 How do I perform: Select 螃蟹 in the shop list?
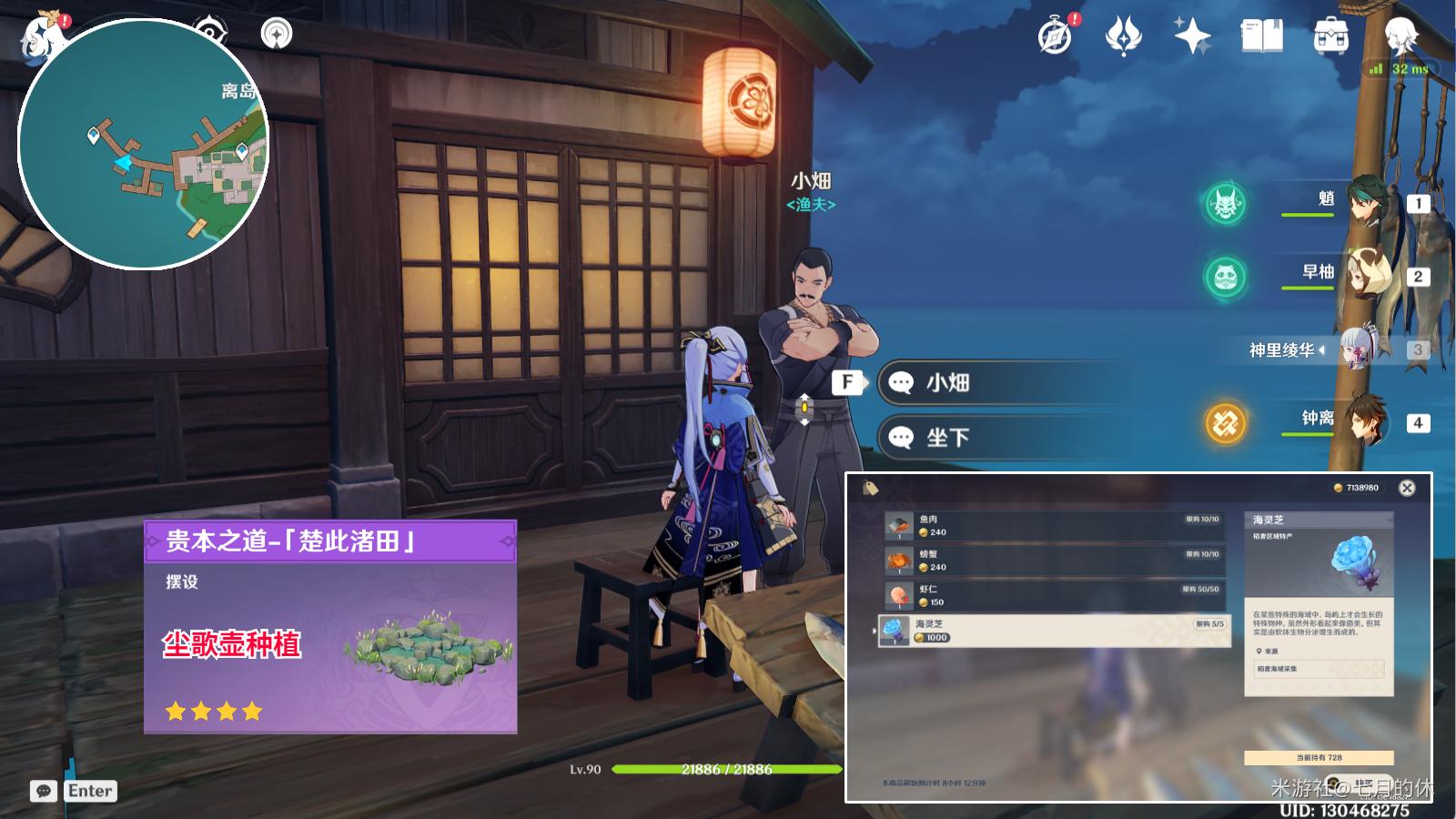pos(1055,561)
